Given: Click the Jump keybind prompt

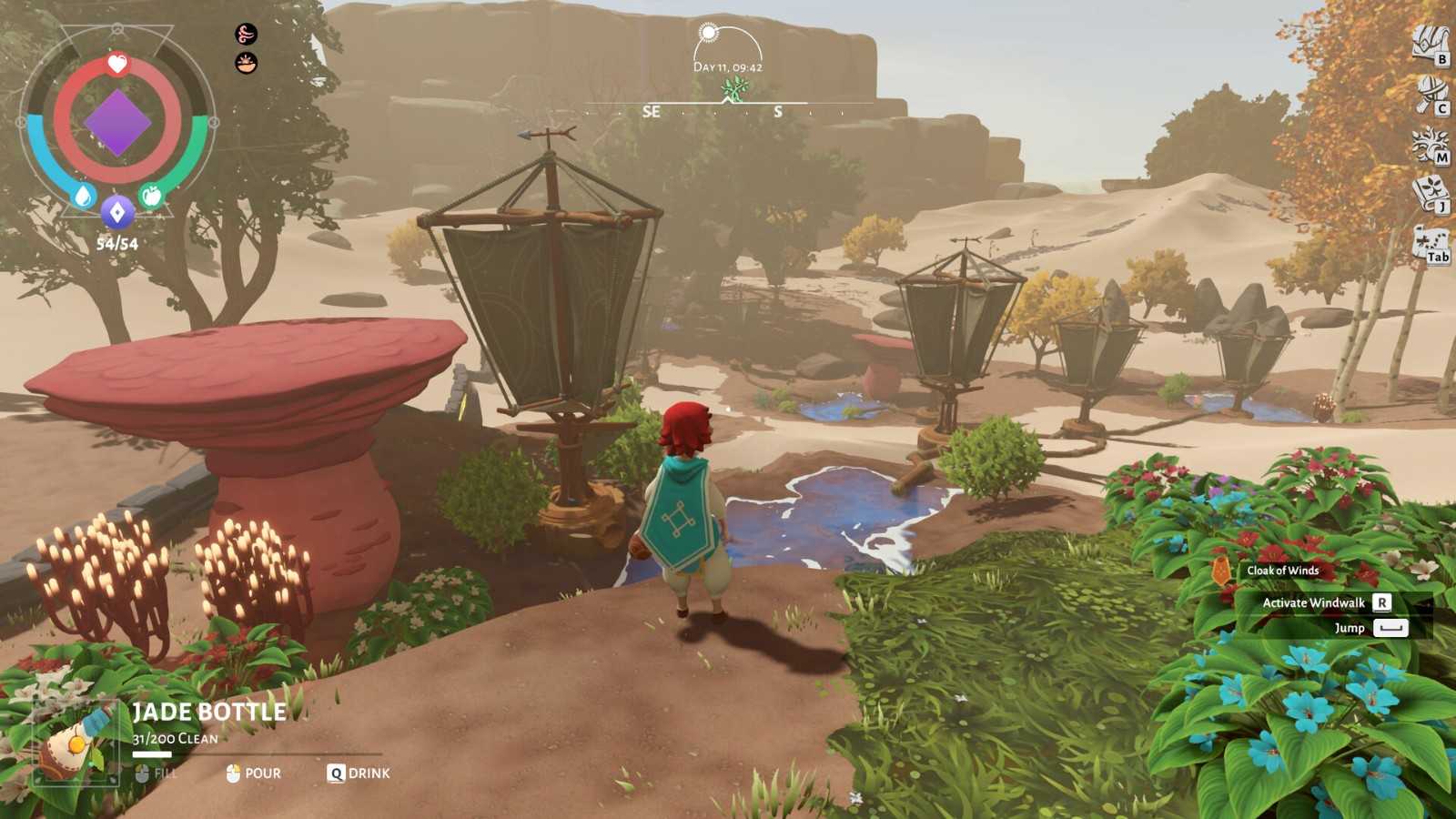Looking at the screenshot, I should [x=1352, y=628].
